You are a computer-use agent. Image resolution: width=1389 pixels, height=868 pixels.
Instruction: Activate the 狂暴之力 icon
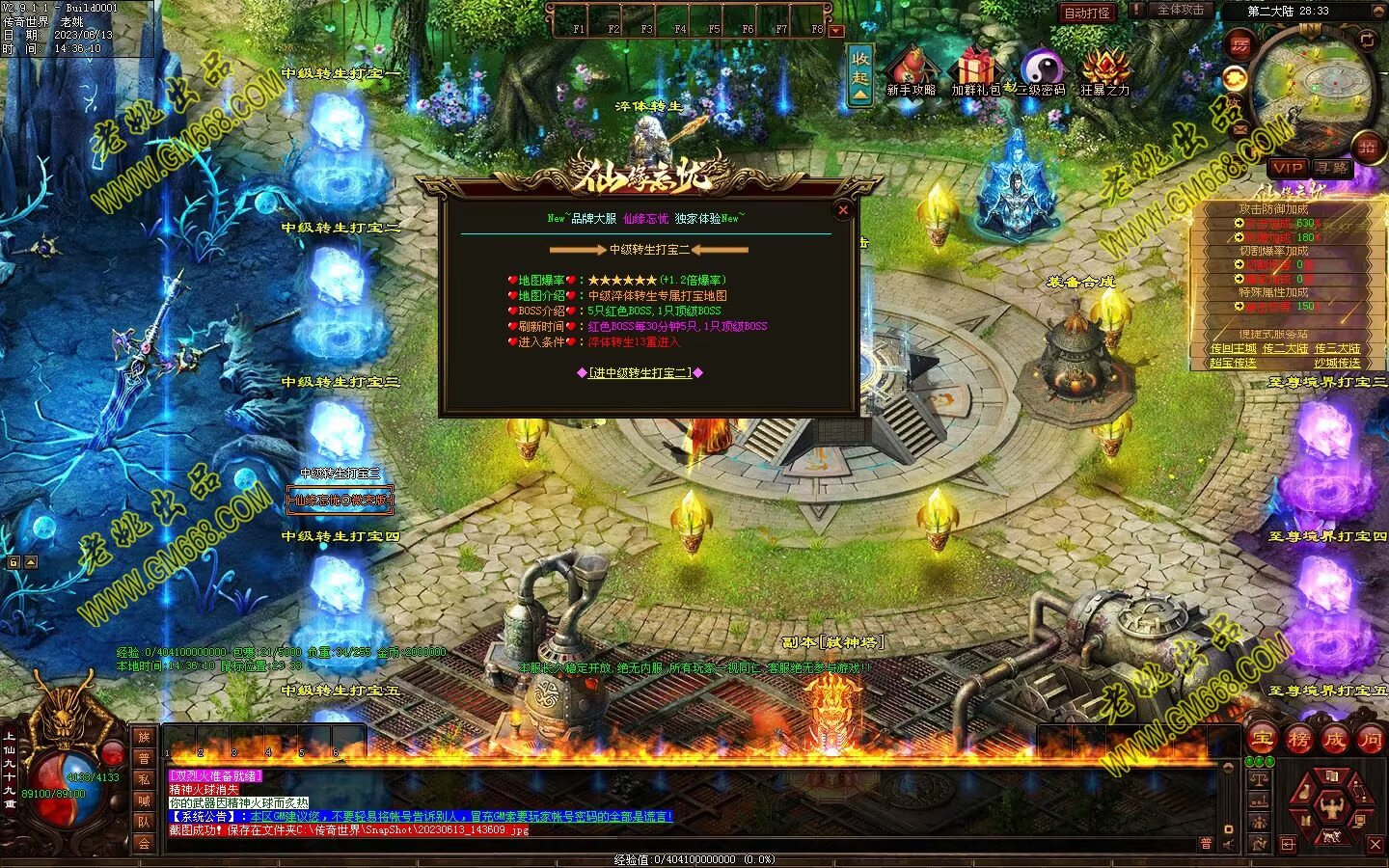1104,72
